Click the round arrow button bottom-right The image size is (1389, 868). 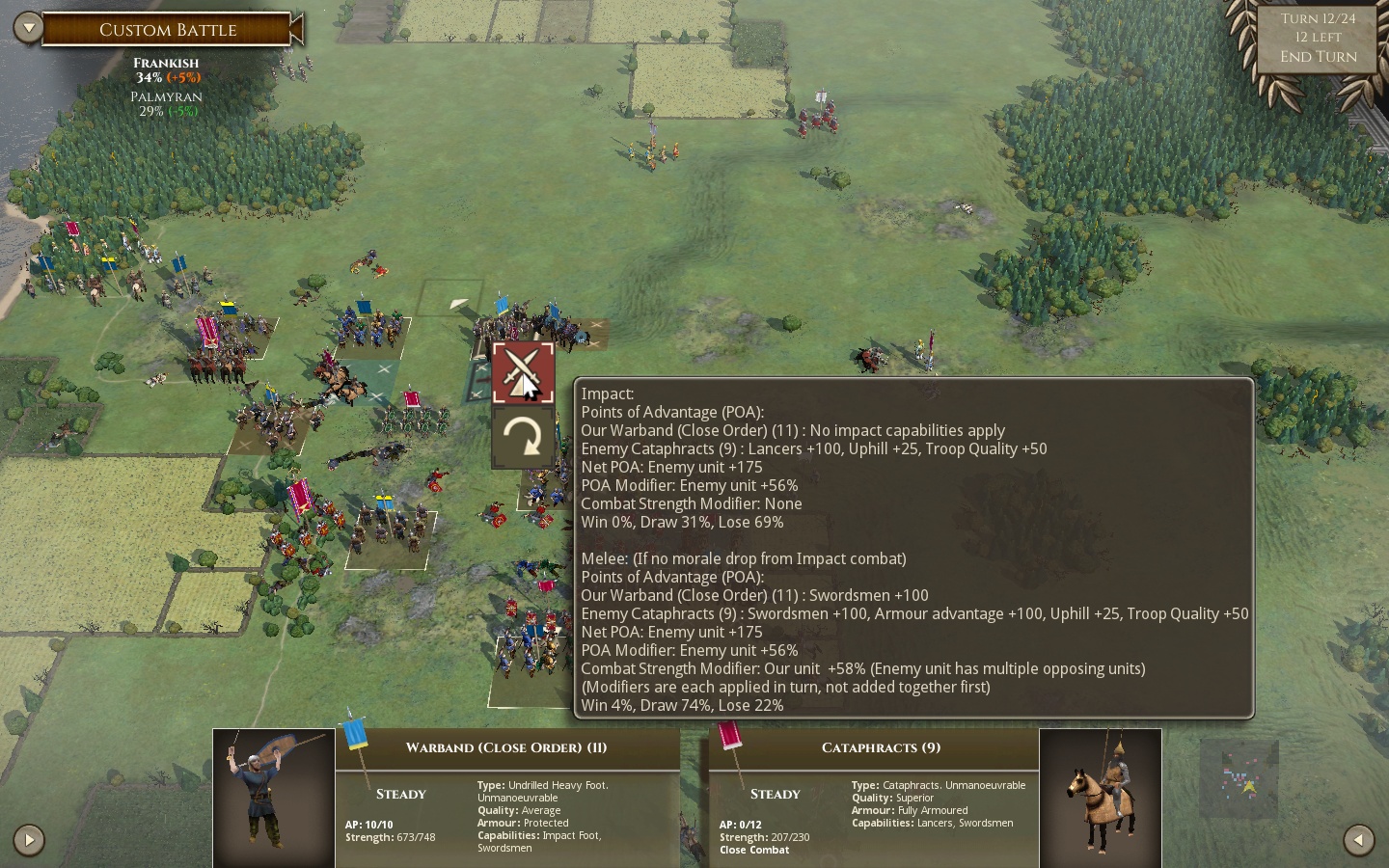(x=1359, y=840)
